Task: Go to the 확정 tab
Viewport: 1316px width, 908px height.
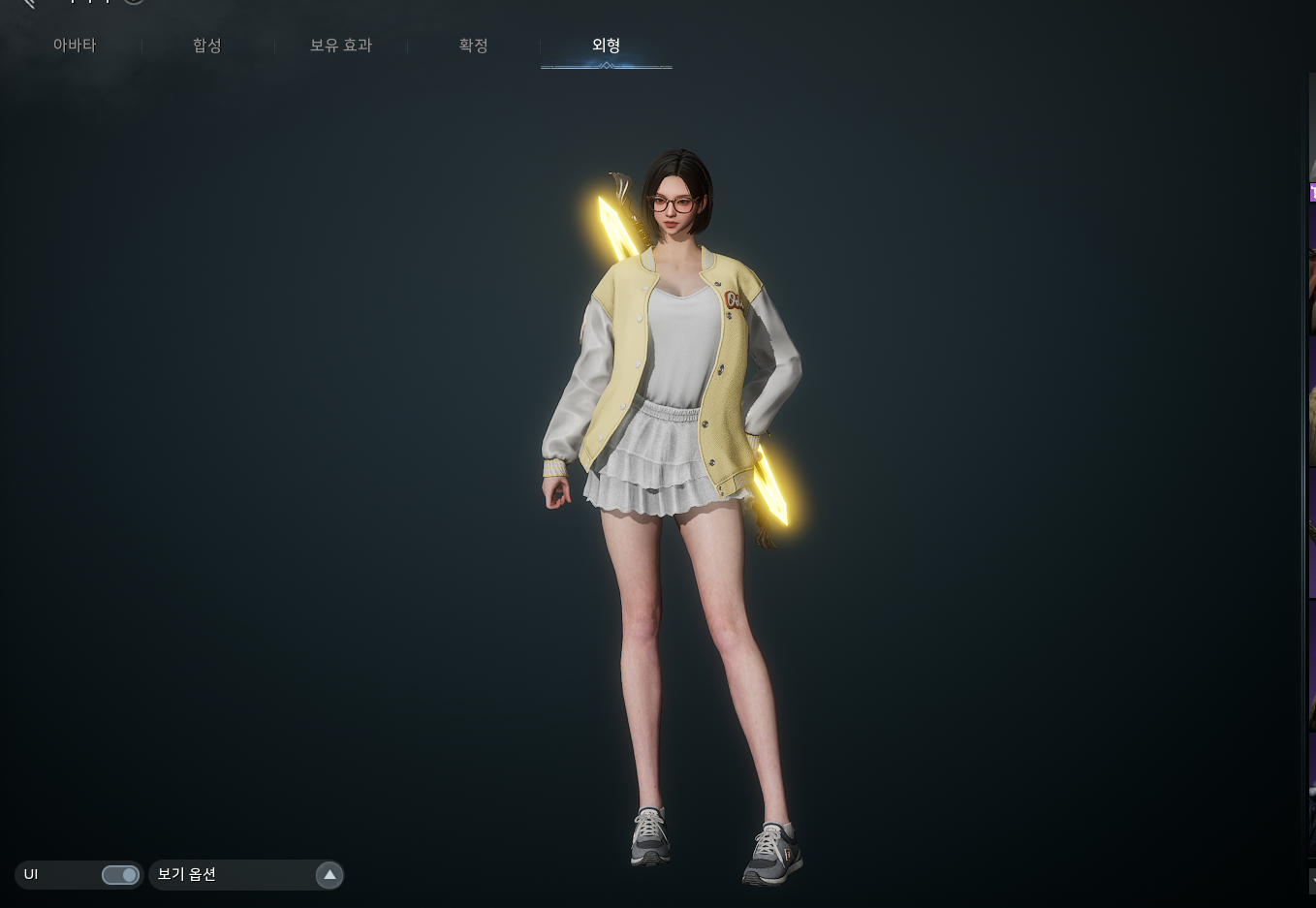Action: tap(473, 46)
